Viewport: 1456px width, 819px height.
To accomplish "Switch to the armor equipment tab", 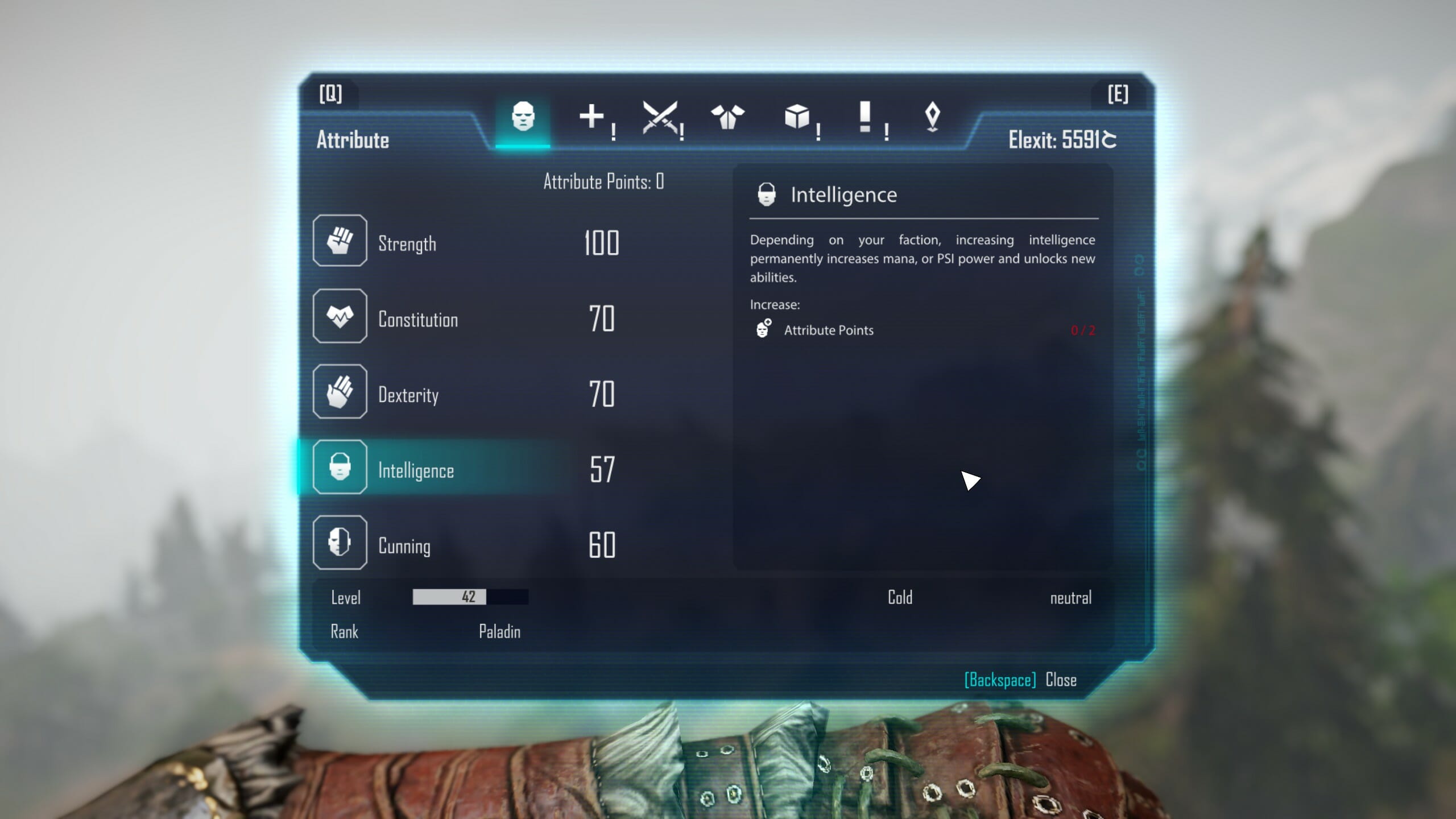I will [727, 117].
